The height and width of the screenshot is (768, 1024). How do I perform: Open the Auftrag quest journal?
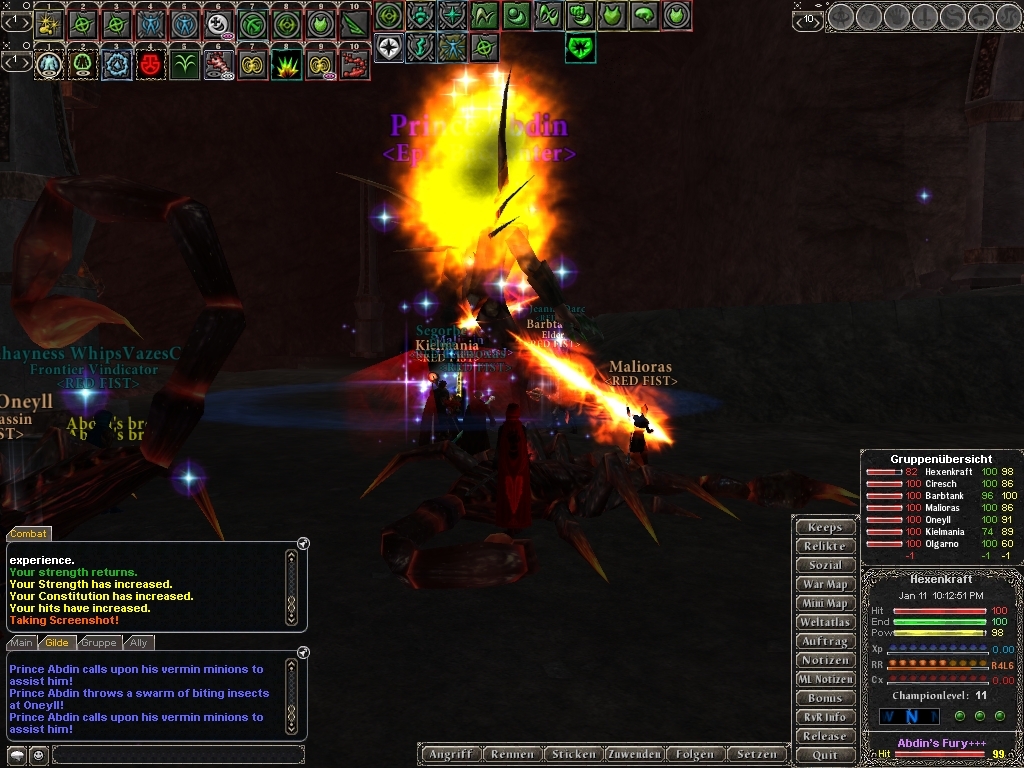[825, 641]
